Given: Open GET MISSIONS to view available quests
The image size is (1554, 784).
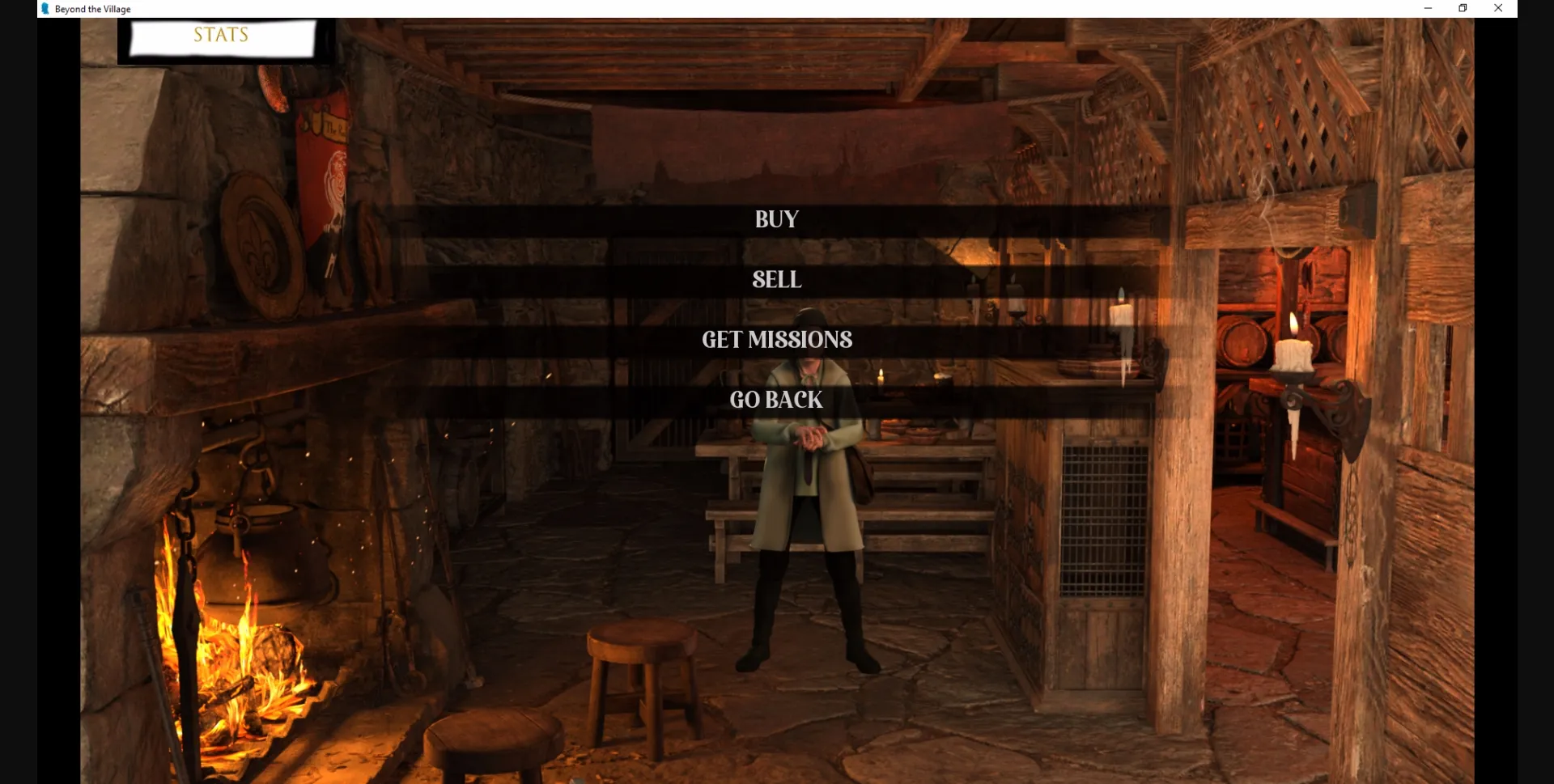Looking at the screenshot, I should [x=776, y=340].
